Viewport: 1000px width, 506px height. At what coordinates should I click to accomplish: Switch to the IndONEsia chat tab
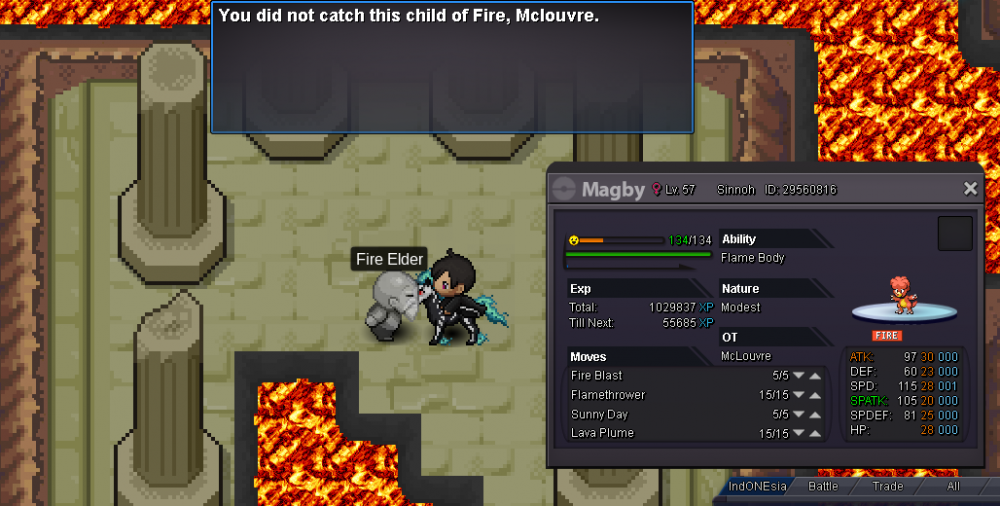click(x=757, y=486)
